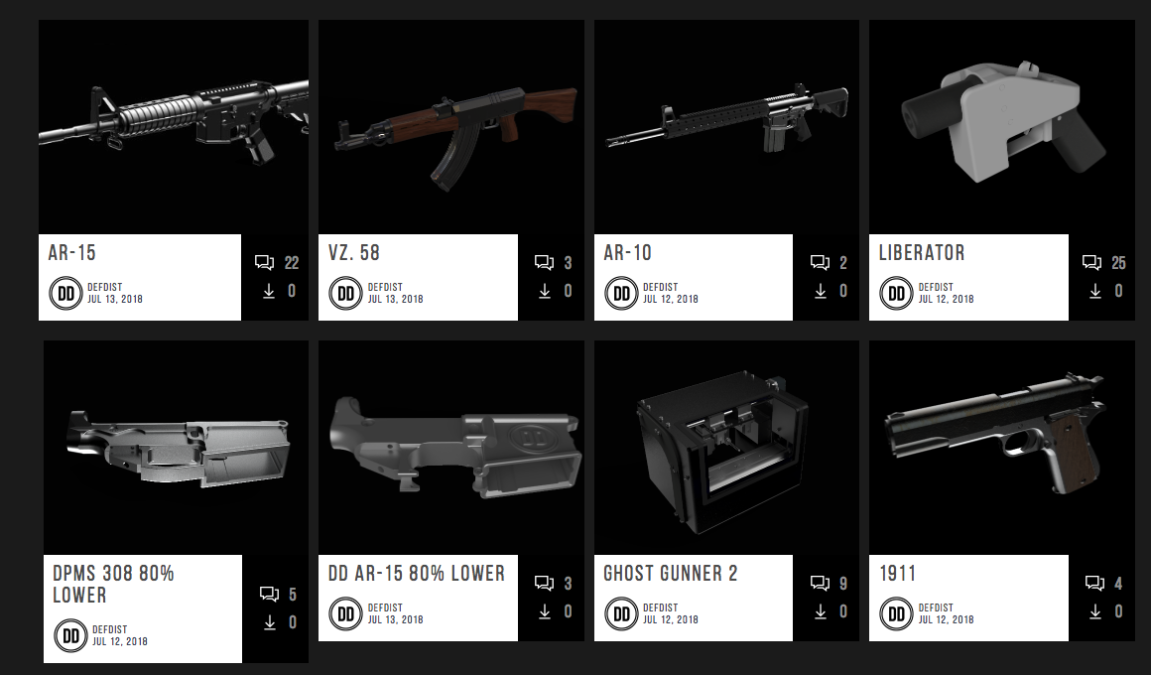This screenshot has width=1151, height=675.
Task: Open the Liberator pistol image
Action: click(1001, 127)
